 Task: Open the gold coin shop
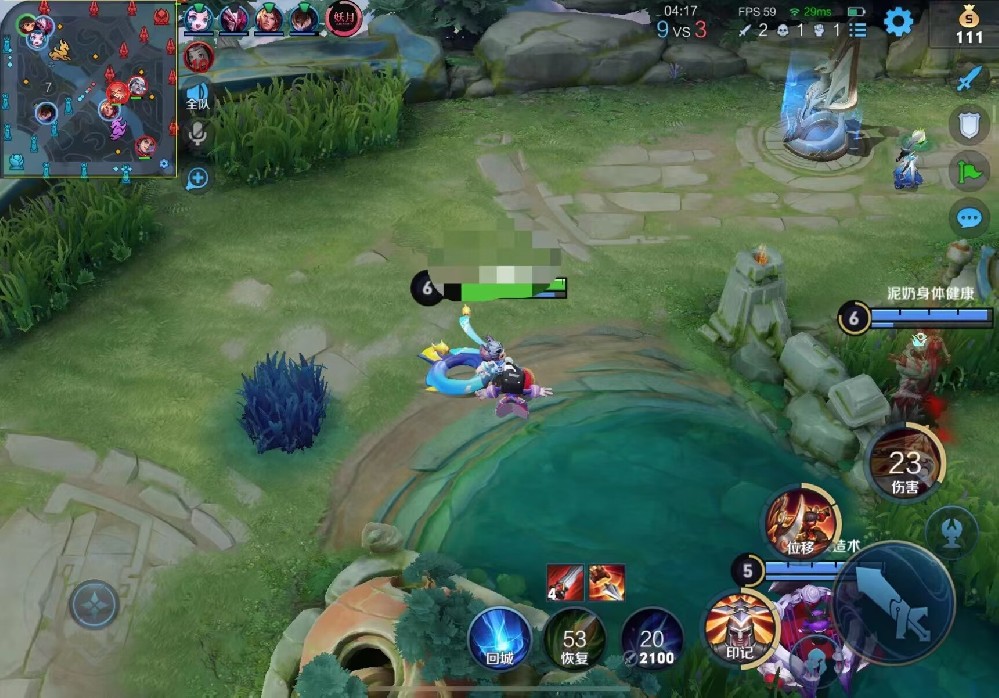pyautogui.click(x=968, y=26)
